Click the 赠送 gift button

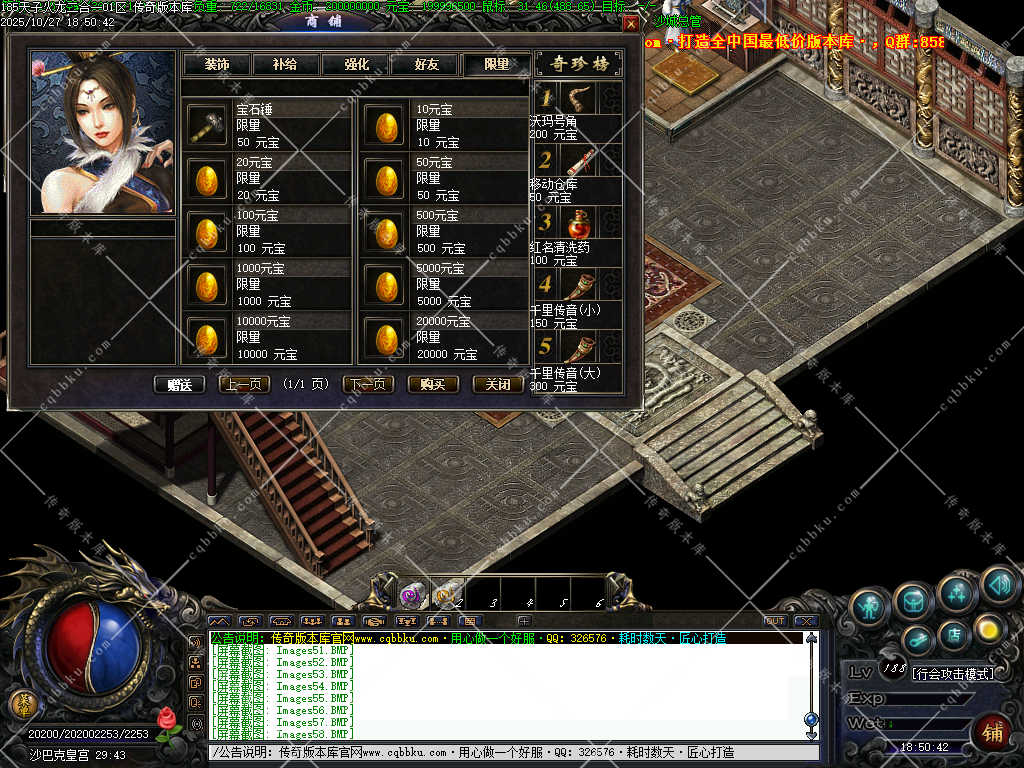click(x=180, y=384)
